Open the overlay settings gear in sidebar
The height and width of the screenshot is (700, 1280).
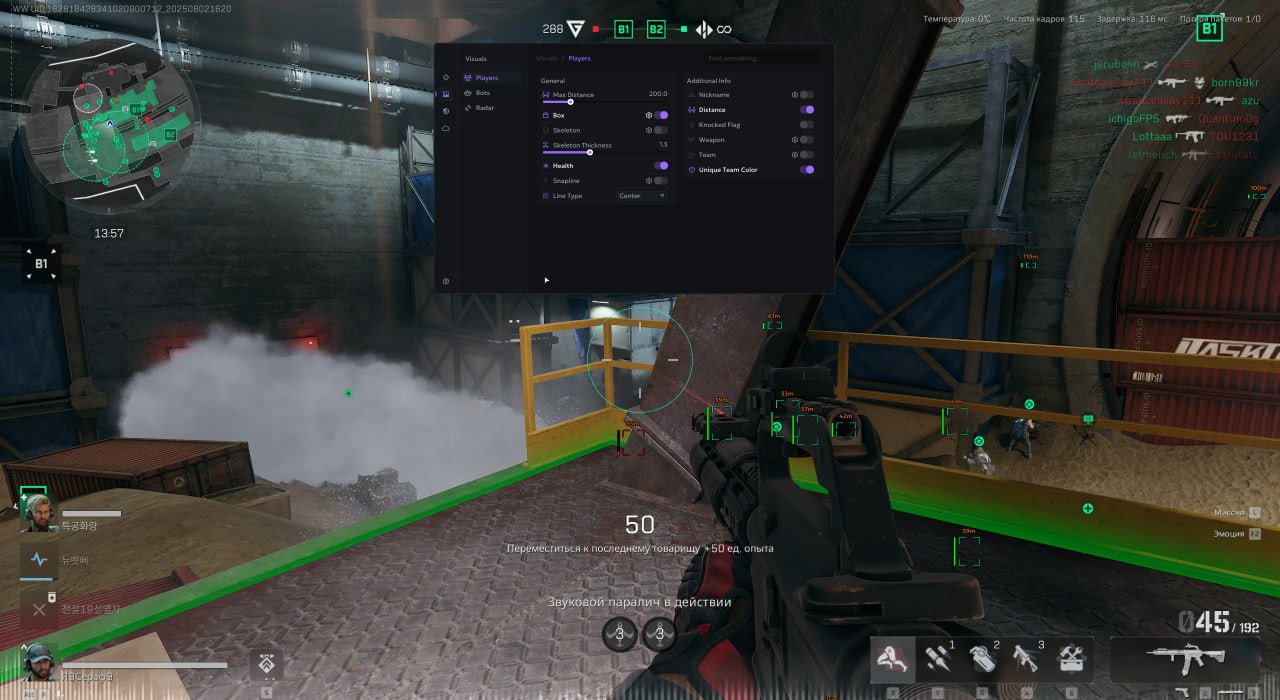coord(446,282)
